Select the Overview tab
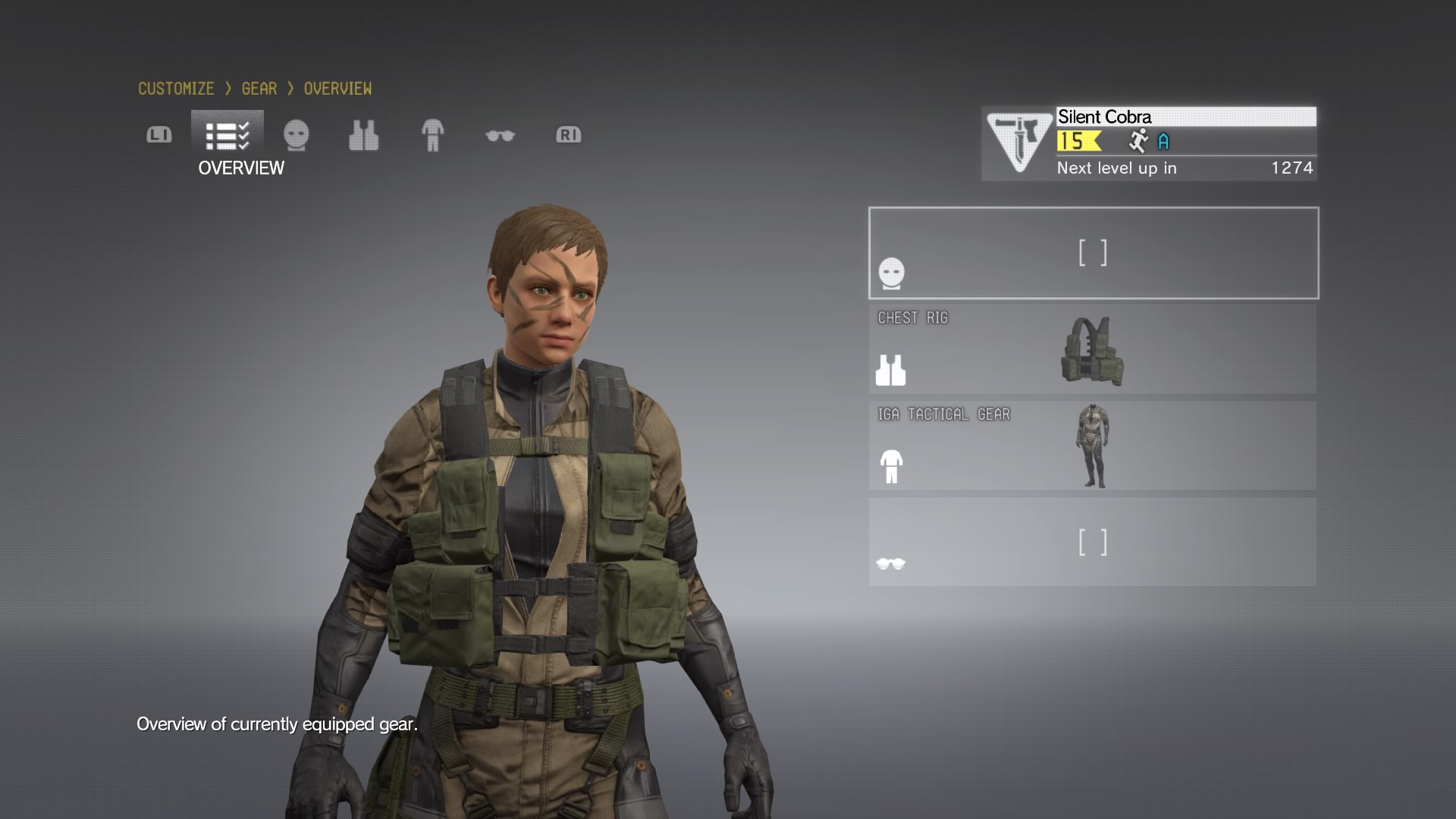The height and width of the screenshot is (819, 1456). click(x=227, y=136)
